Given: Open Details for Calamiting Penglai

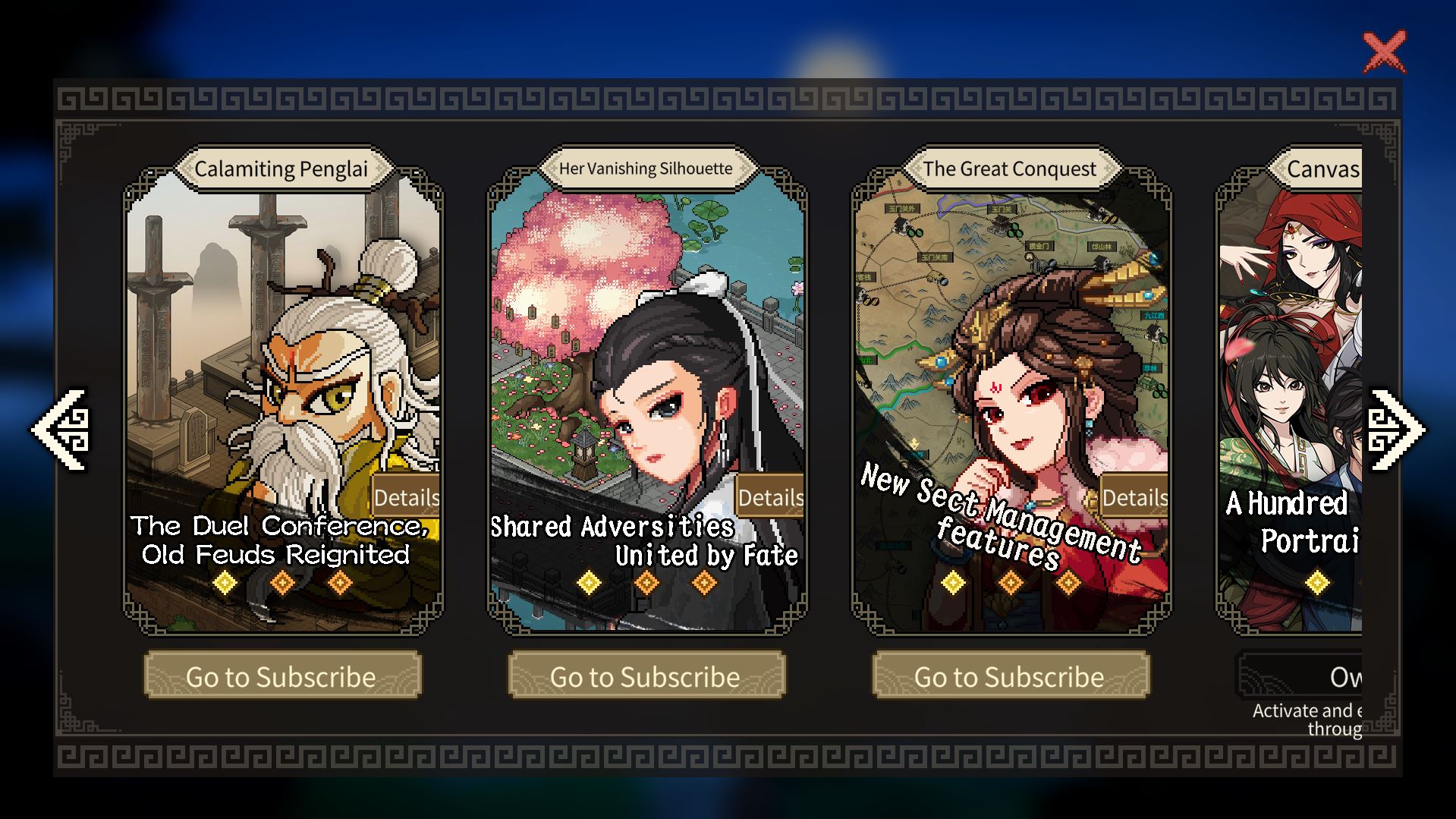Looking at the screenshot, I should click(x=407, y=497).
